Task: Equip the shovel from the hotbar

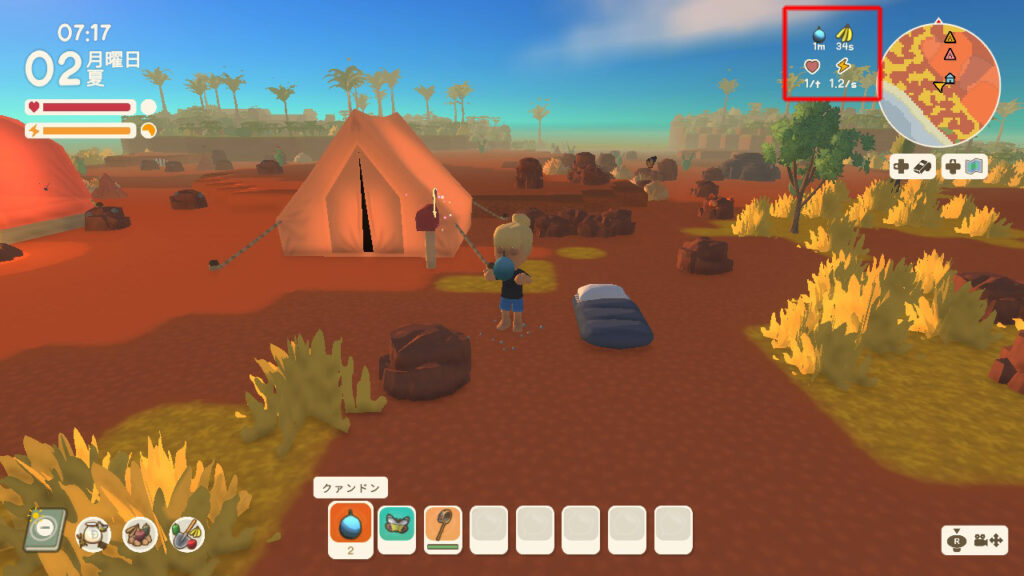Action: pyautogui.click(x=443, y=525)
